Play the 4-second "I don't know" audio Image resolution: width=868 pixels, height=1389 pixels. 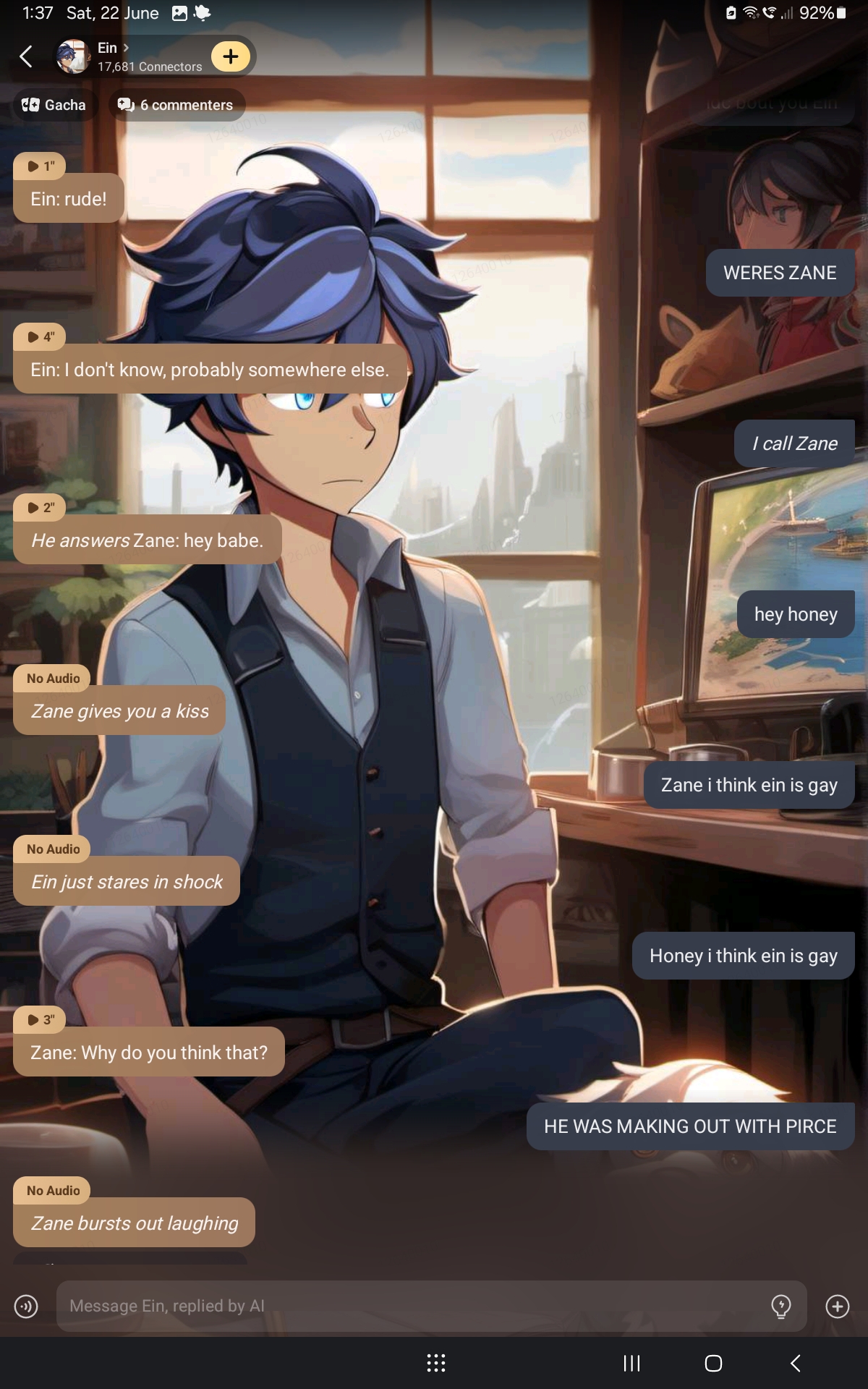click(40, 337)
